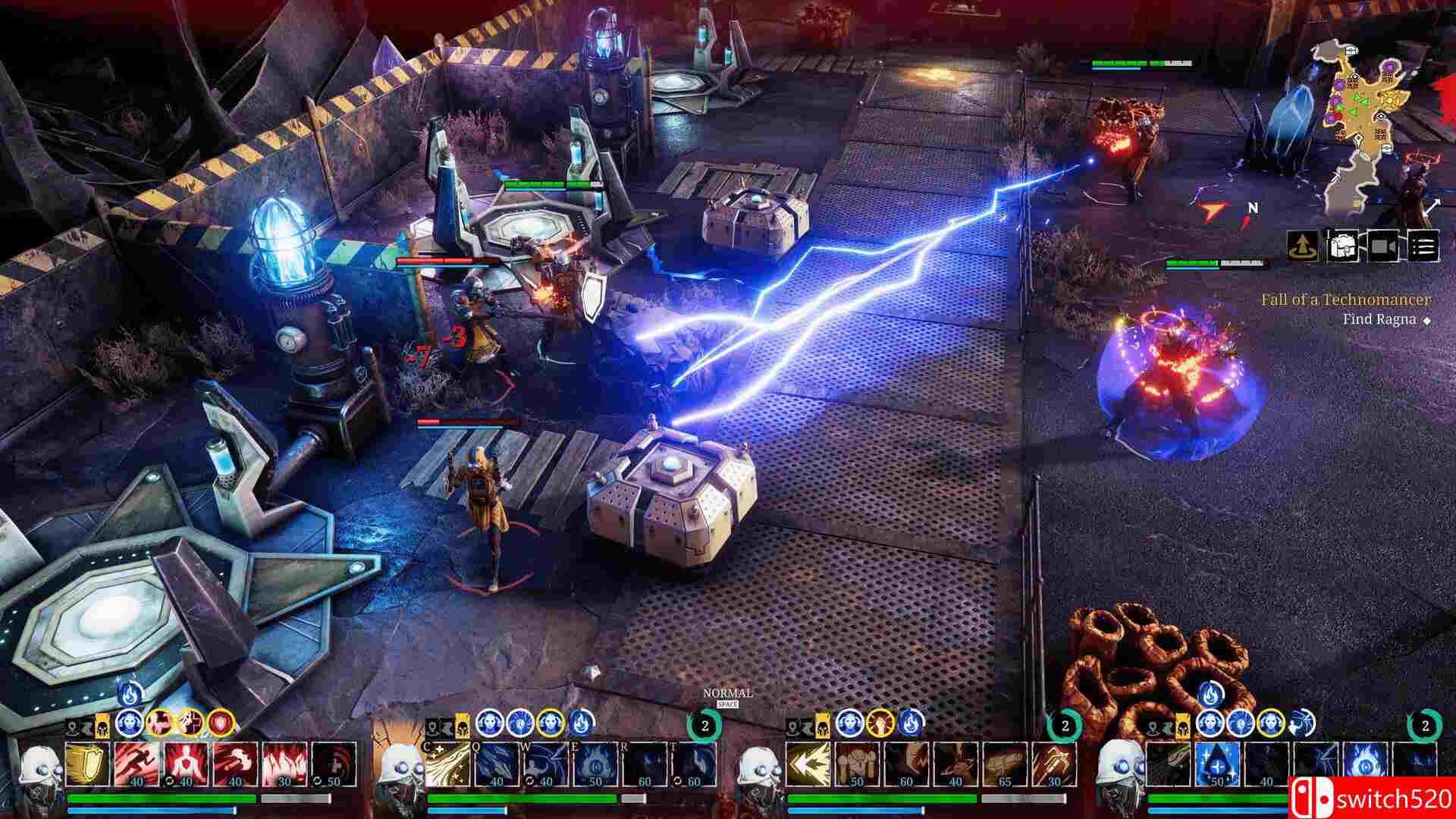Use the flaming hands ability costing 30
The image size is (1456, 819).
283,764
